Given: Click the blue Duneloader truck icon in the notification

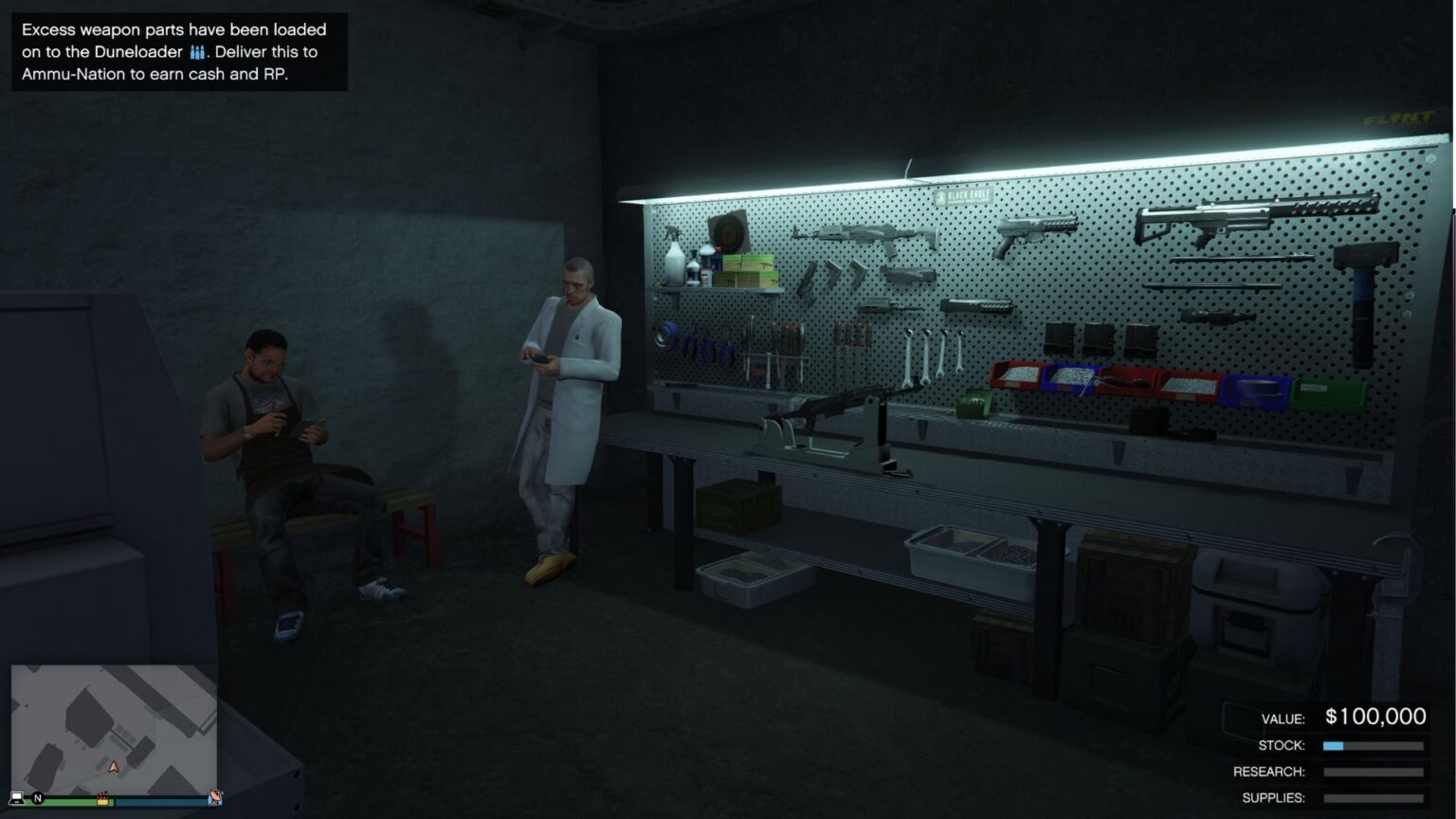Looking at the screenshot, I should pos(199,52).
